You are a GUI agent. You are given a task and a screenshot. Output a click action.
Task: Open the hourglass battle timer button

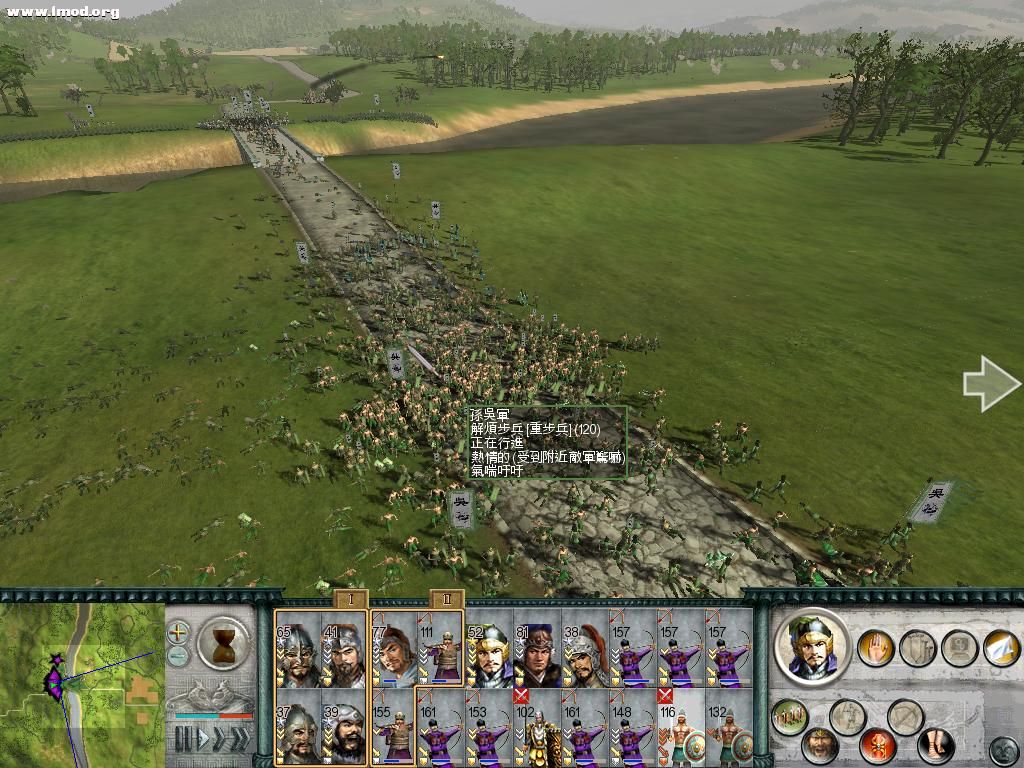click(x=223, y=643)
